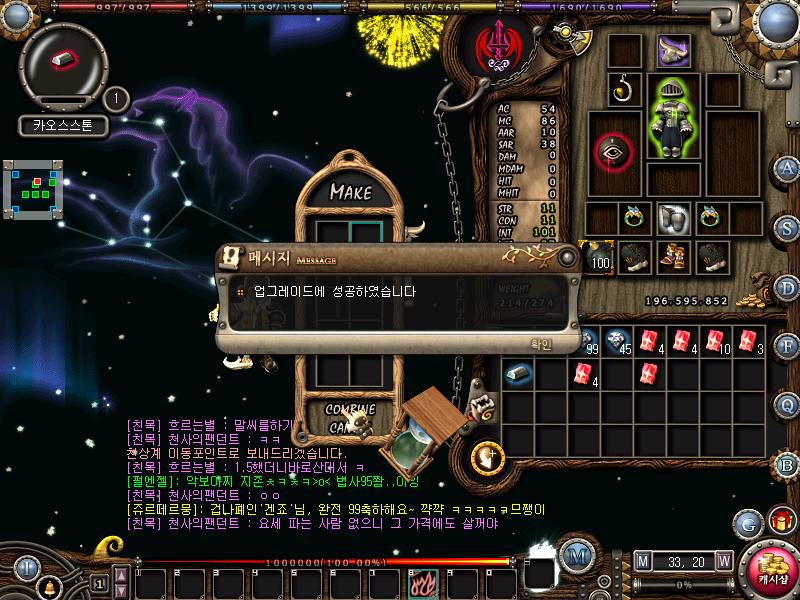Click the B round side button
This screenshot has height=600, width=800.
click(788, 464)
